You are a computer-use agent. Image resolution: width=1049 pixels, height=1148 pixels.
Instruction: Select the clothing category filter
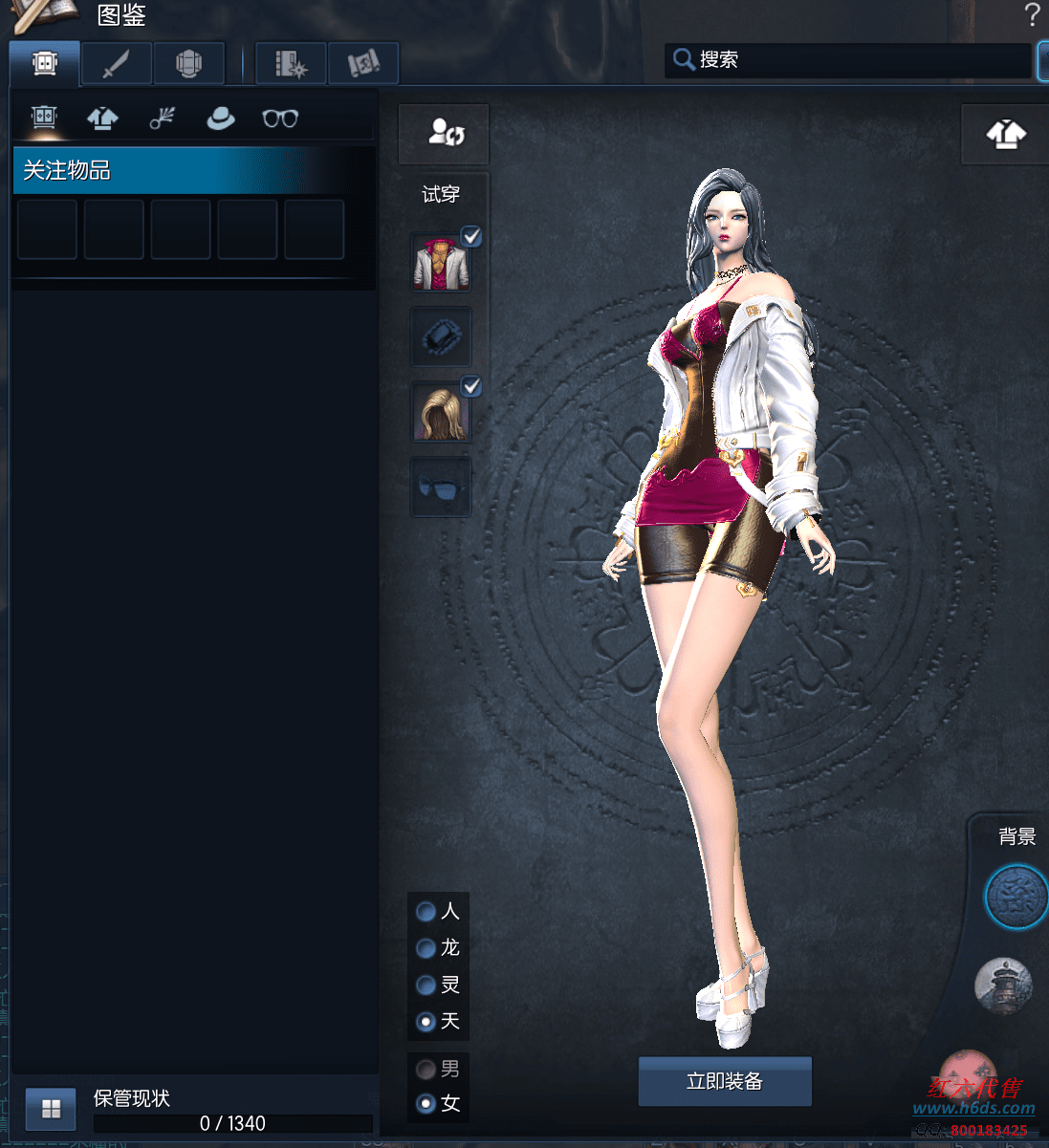(x=103, y=119)
